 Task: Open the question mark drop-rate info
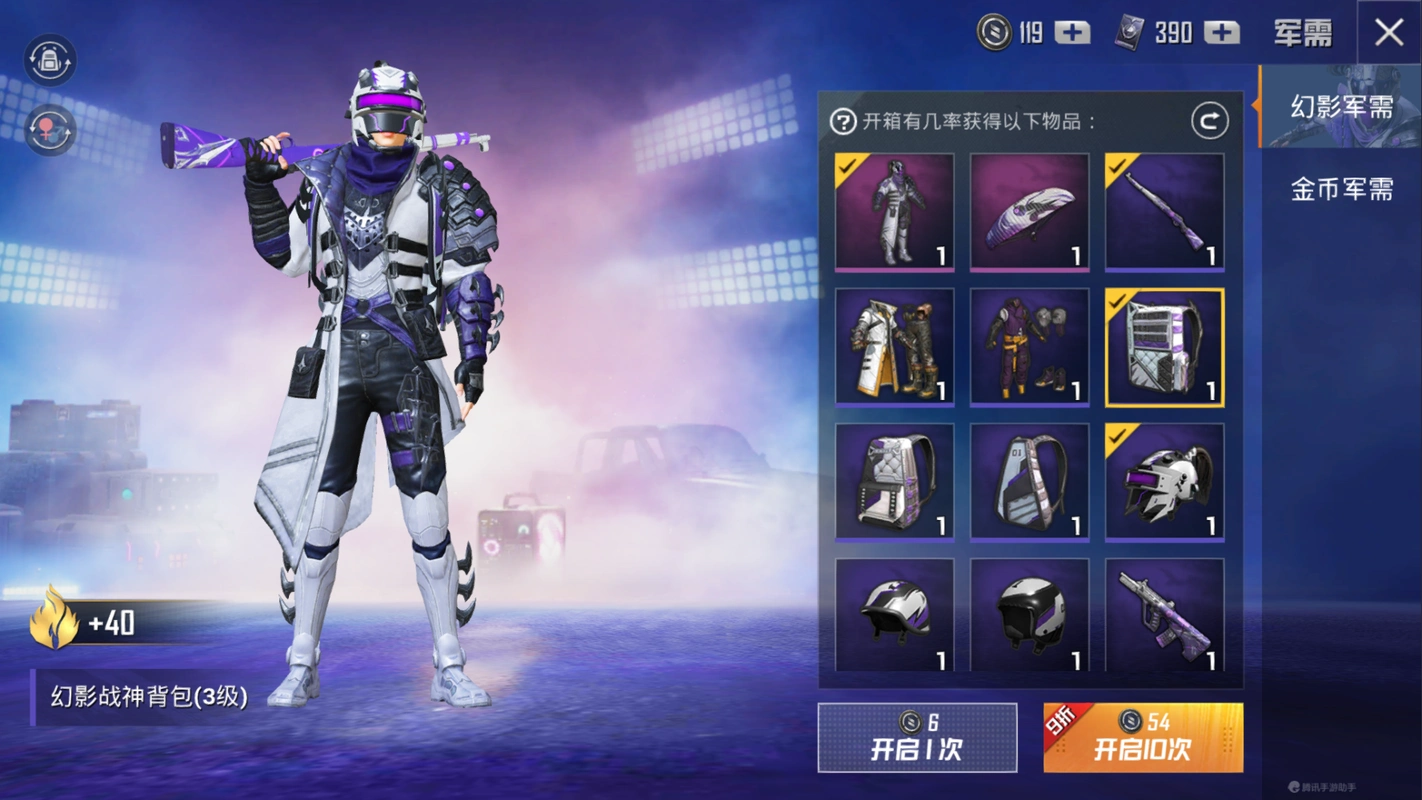[843, 122]
